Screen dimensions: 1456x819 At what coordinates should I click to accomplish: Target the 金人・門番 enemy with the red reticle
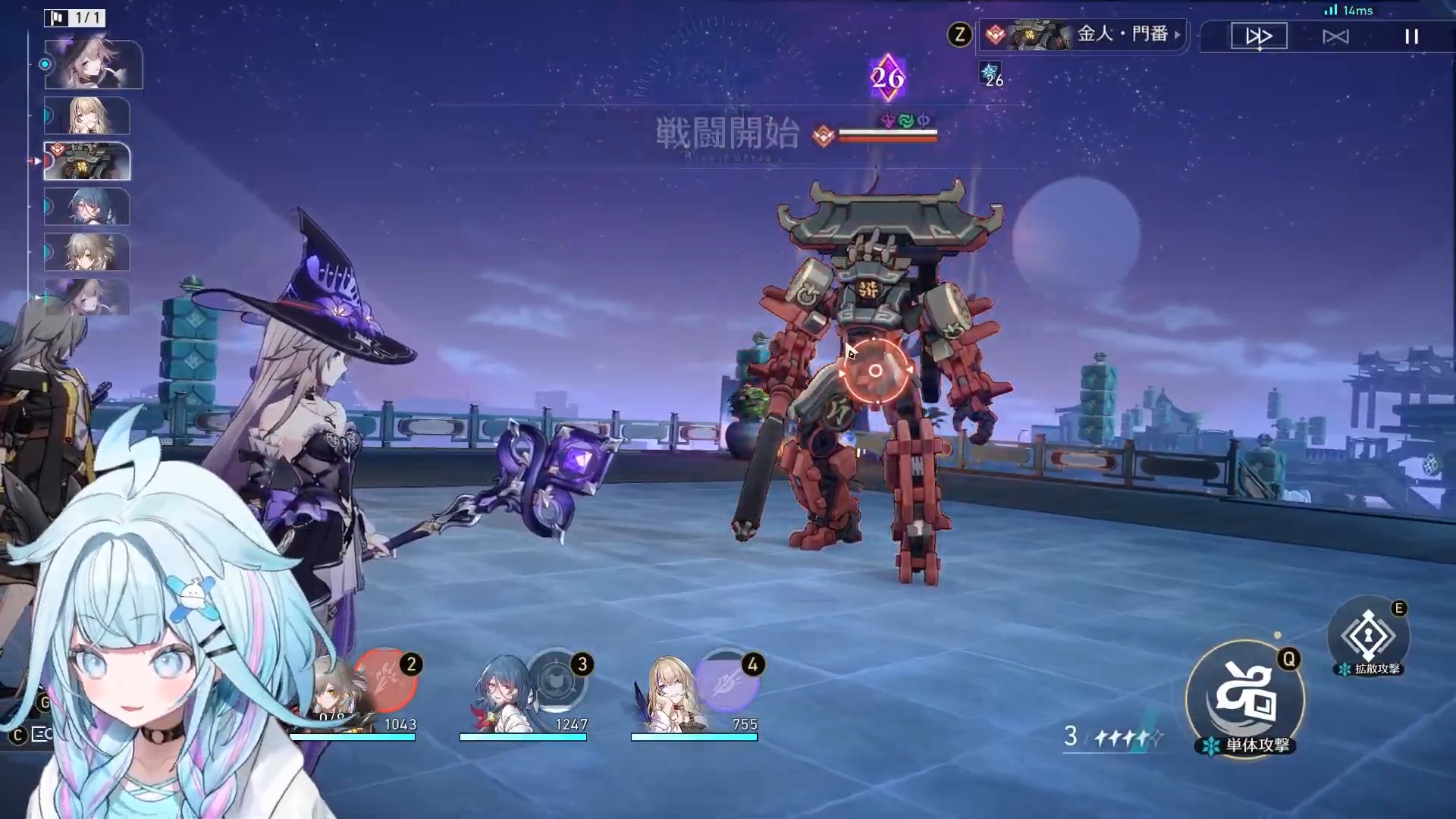[x=875, y=371]
